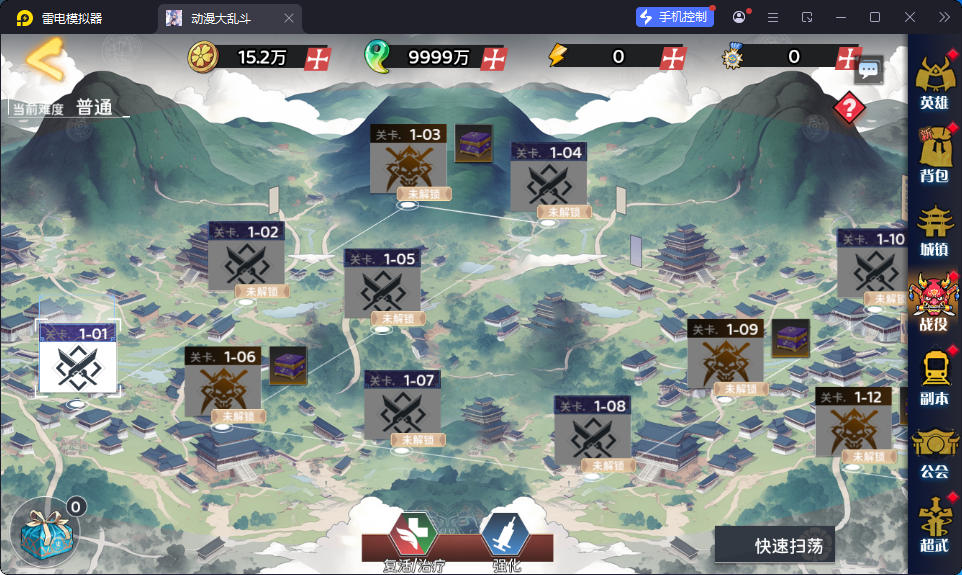The width and height of the screenshot is (962, 575).
Task: Select locked stage 1-07
Action: point(402,409)
